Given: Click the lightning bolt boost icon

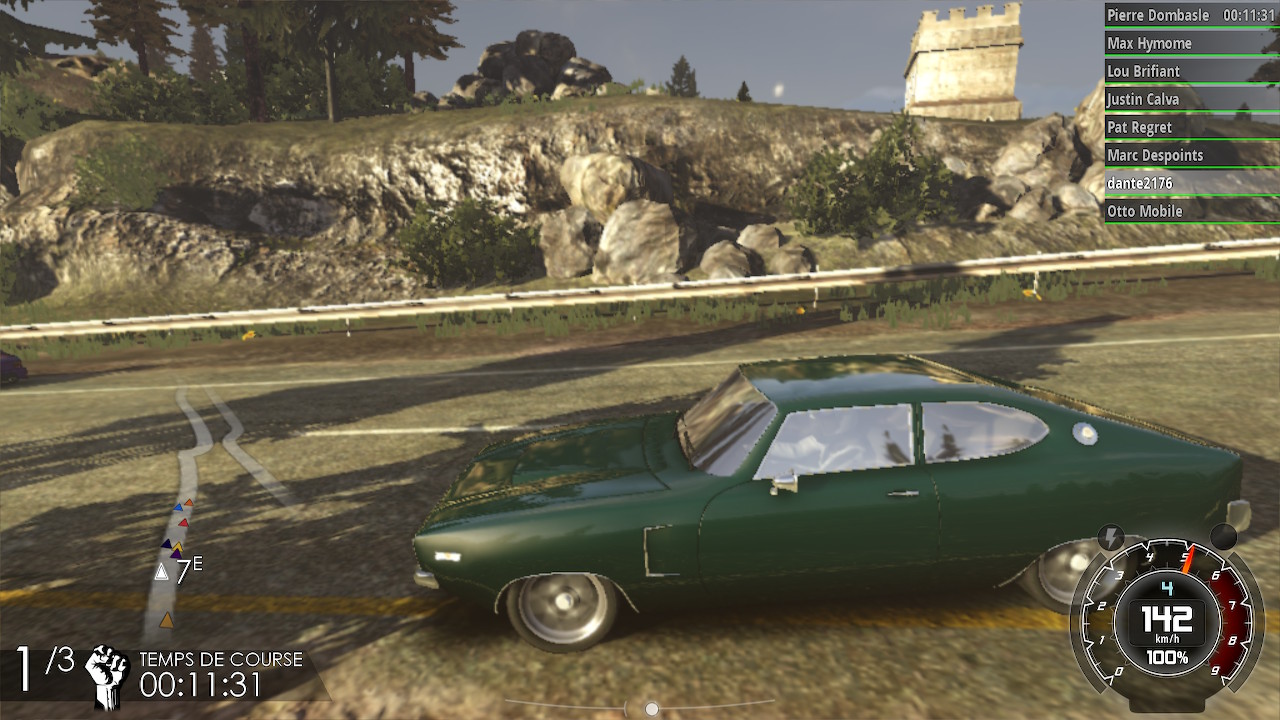Looking at the screenshot, I should coord(1110,537).
